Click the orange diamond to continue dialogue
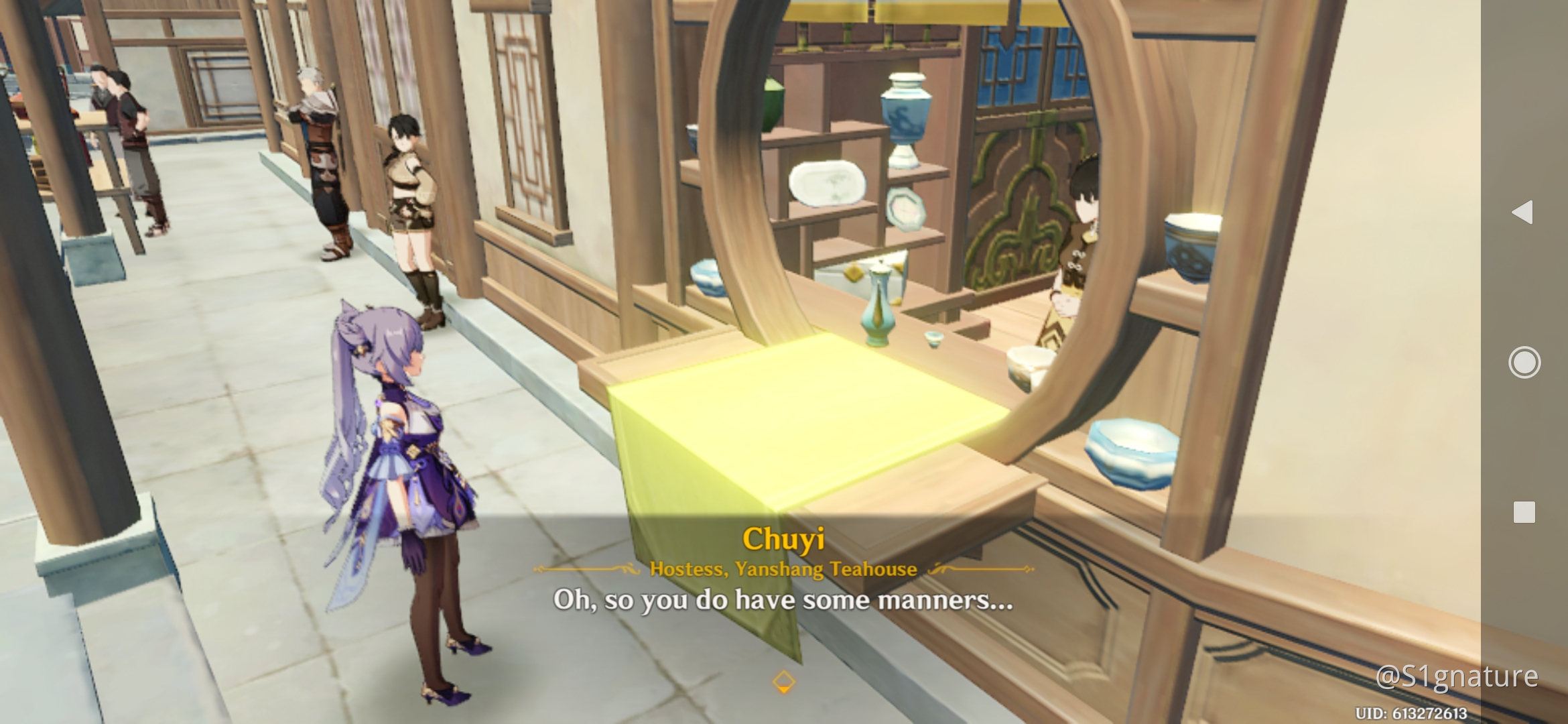1568x724 pixels. [783, 682]
